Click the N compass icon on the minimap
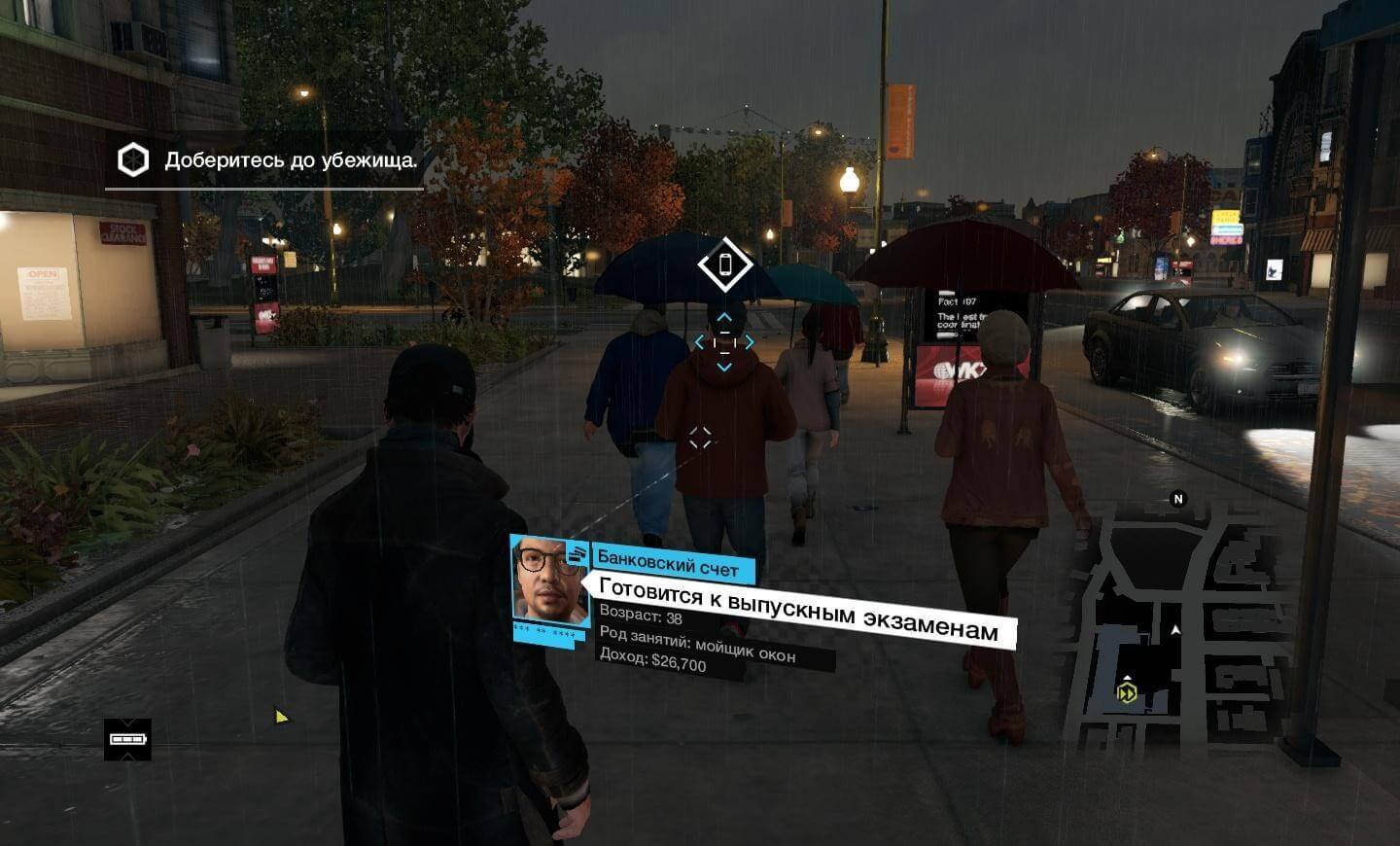Viewport: 1400px width, 846px height. click(x=1177, y=499)
